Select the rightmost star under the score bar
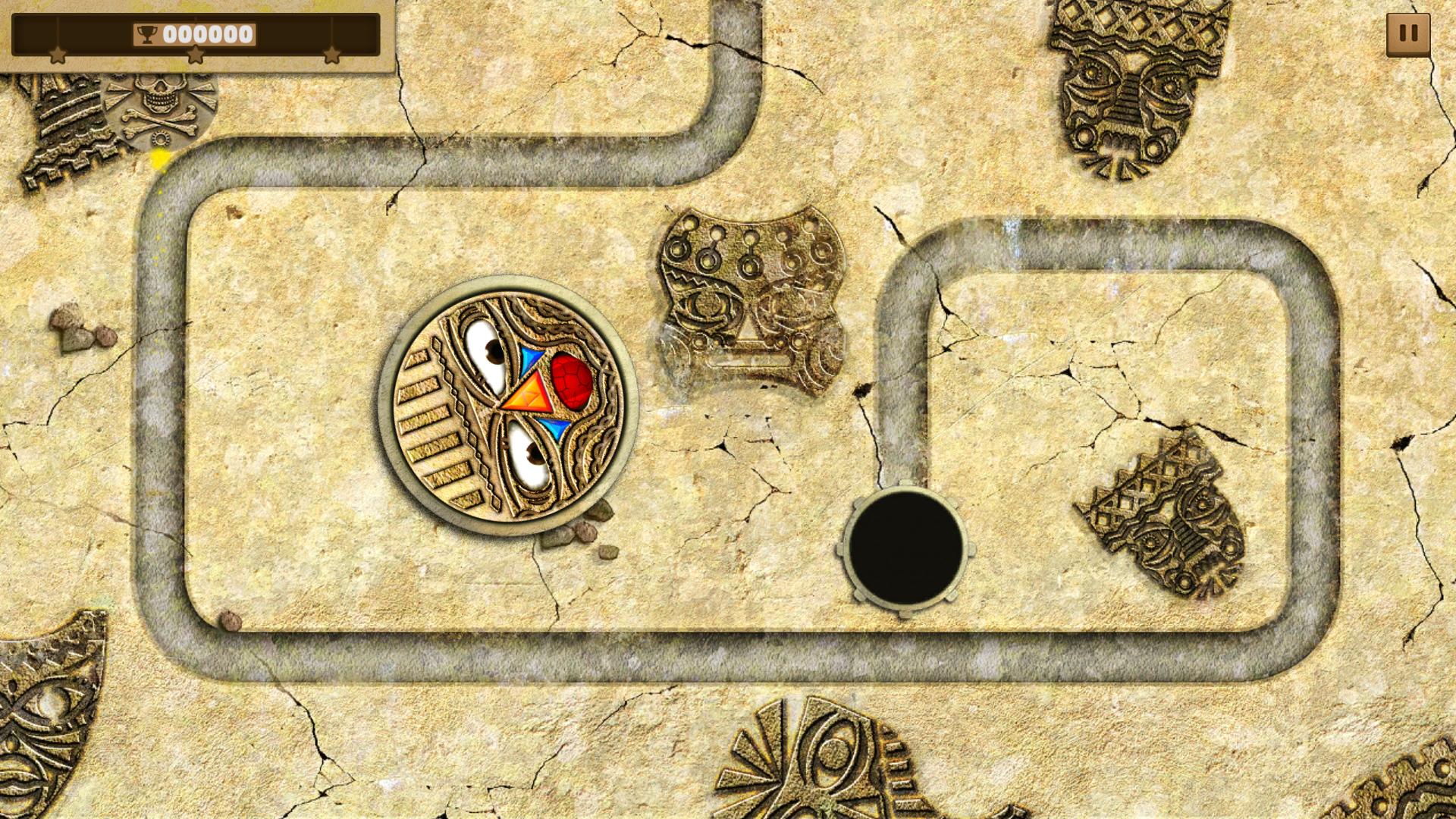 pos(334,55)
